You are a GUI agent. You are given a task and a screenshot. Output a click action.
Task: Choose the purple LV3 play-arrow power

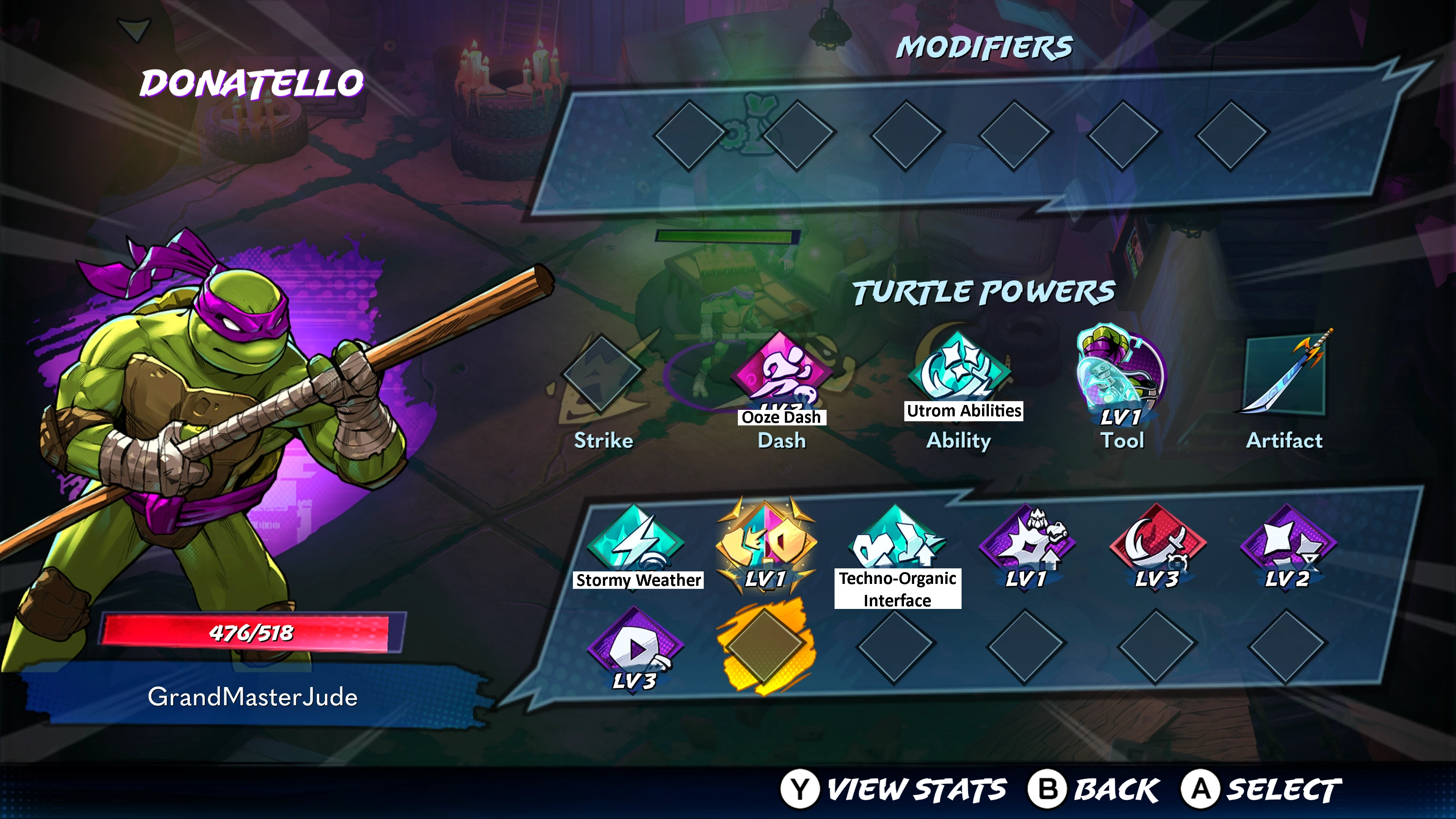tap(635, 646)
